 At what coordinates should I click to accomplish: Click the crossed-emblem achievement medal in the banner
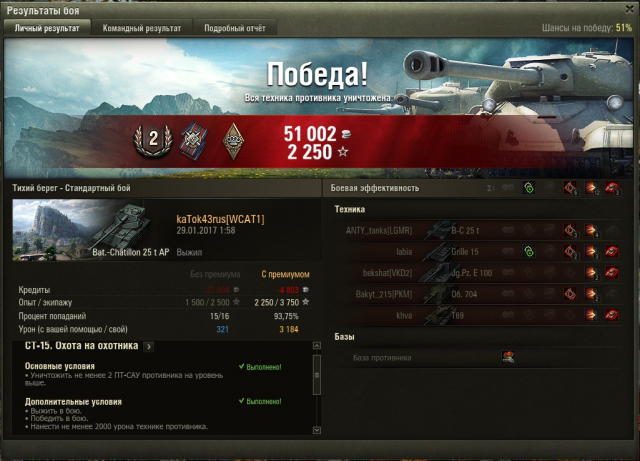tap(191, 141)
